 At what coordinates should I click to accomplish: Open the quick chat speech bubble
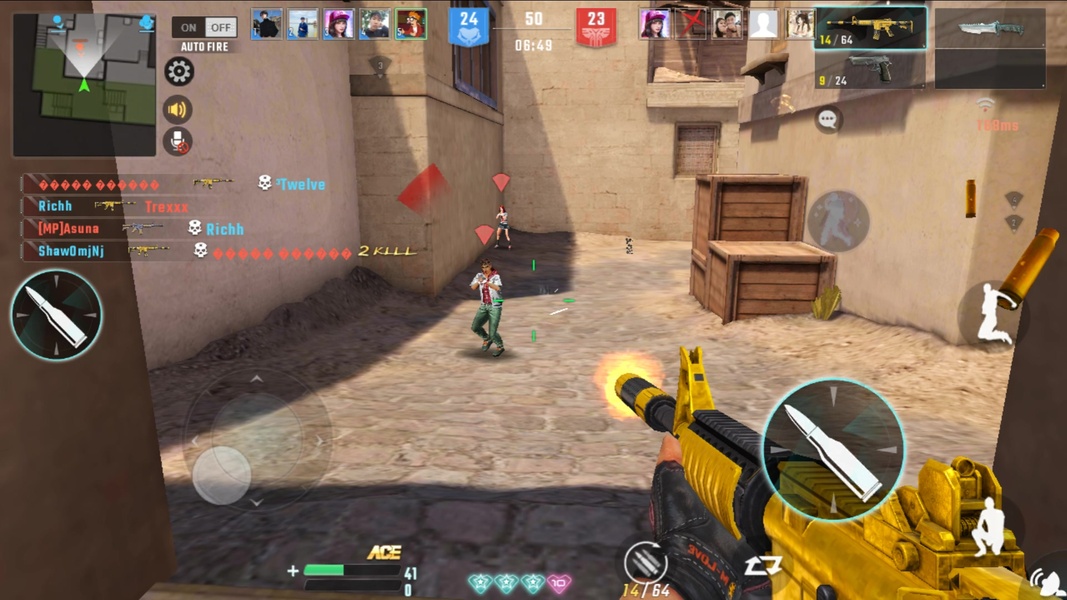(x=827, y=120)
